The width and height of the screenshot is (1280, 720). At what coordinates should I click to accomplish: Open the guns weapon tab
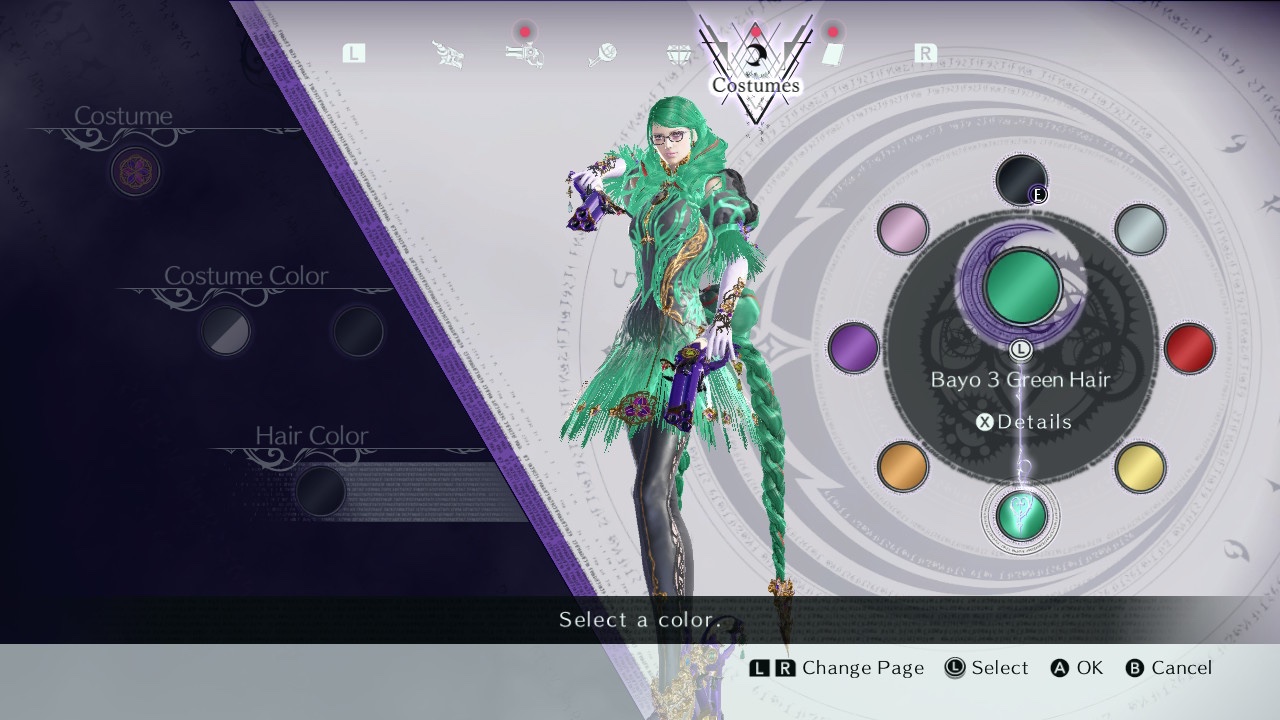pos(524,54)
